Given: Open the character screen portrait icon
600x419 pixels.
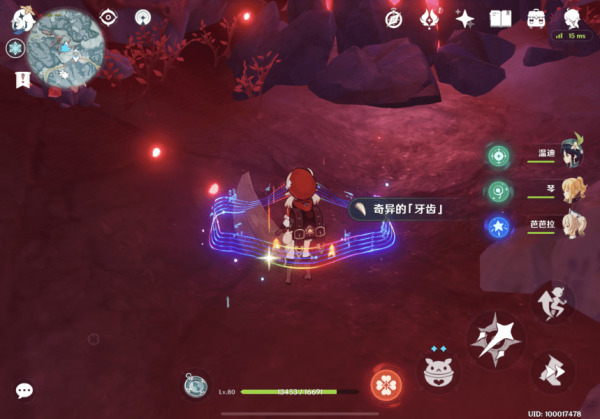Looking at the screenshot, I should coord(572,18).
